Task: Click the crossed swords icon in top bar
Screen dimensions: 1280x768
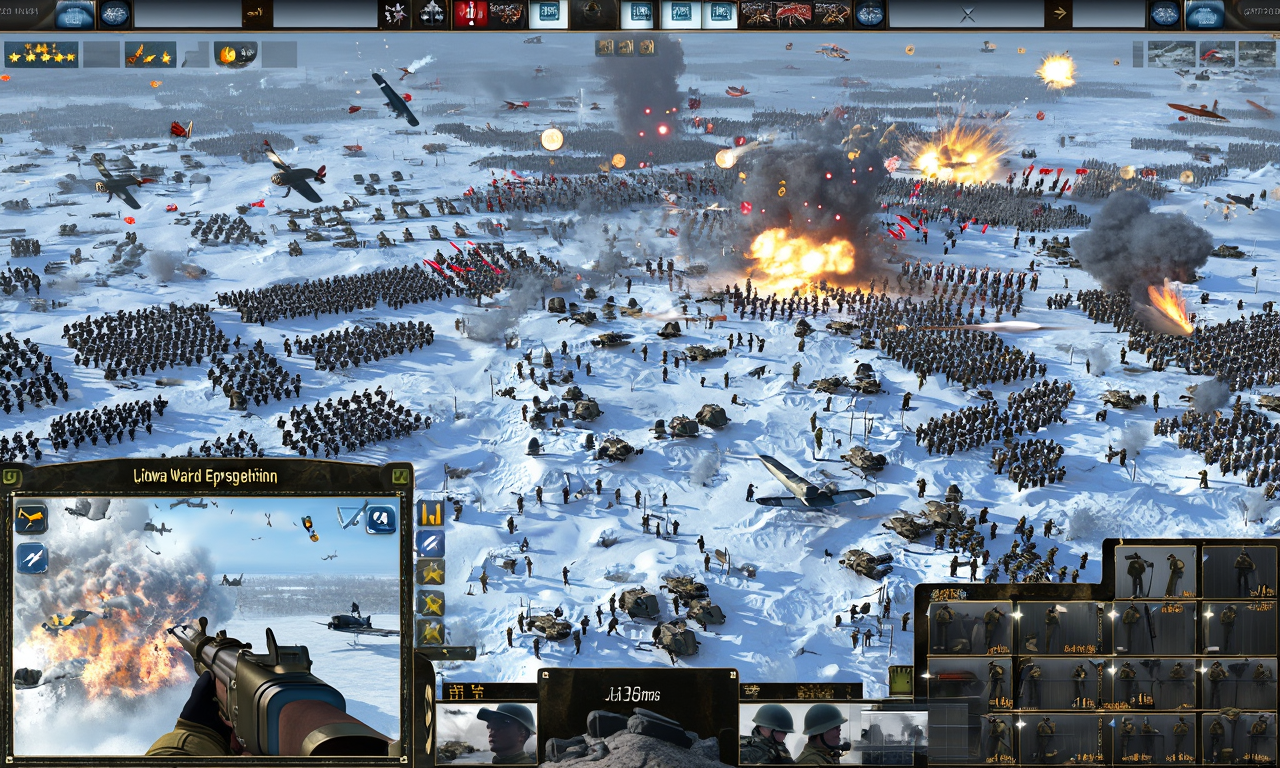Action: [966, 14]
